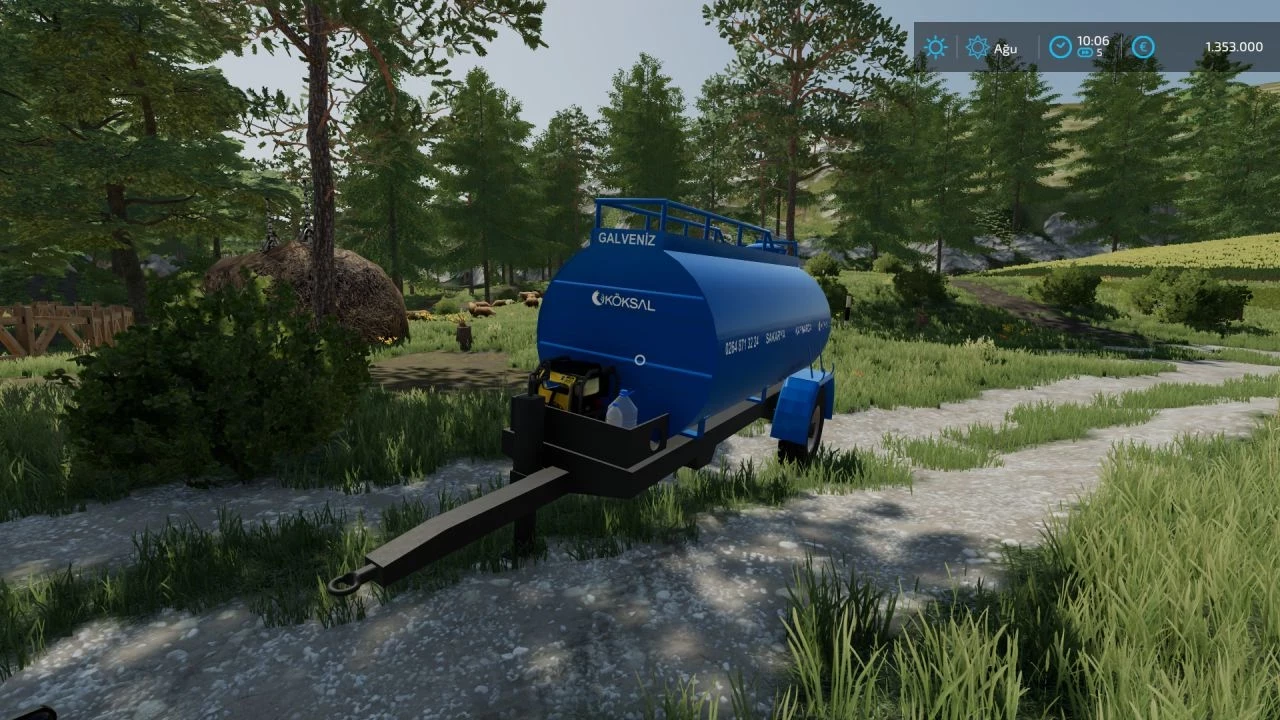Click the Euro coin icon in the HUD
Image resolution: width=1280 pixels, height=720 pixels.
1142,47
